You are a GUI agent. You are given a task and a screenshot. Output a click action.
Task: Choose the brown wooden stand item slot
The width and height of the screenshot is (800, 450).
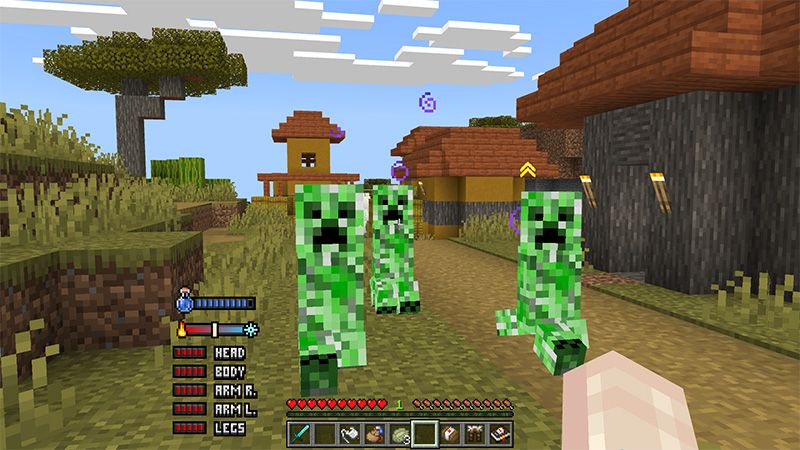476,433
